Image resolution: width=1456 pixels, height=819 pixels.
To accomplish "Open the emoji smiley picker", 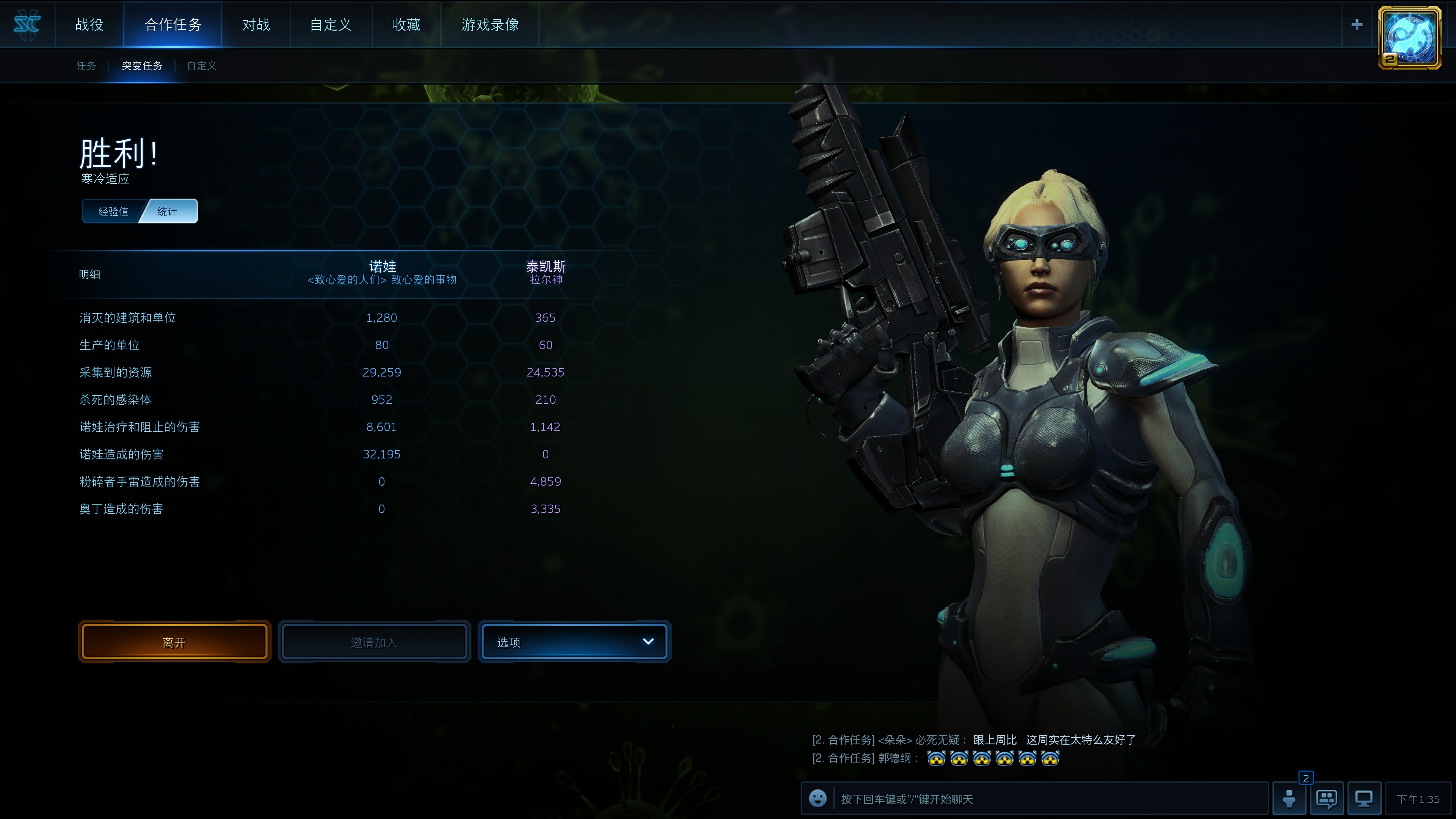I will (x=817, y=798).
